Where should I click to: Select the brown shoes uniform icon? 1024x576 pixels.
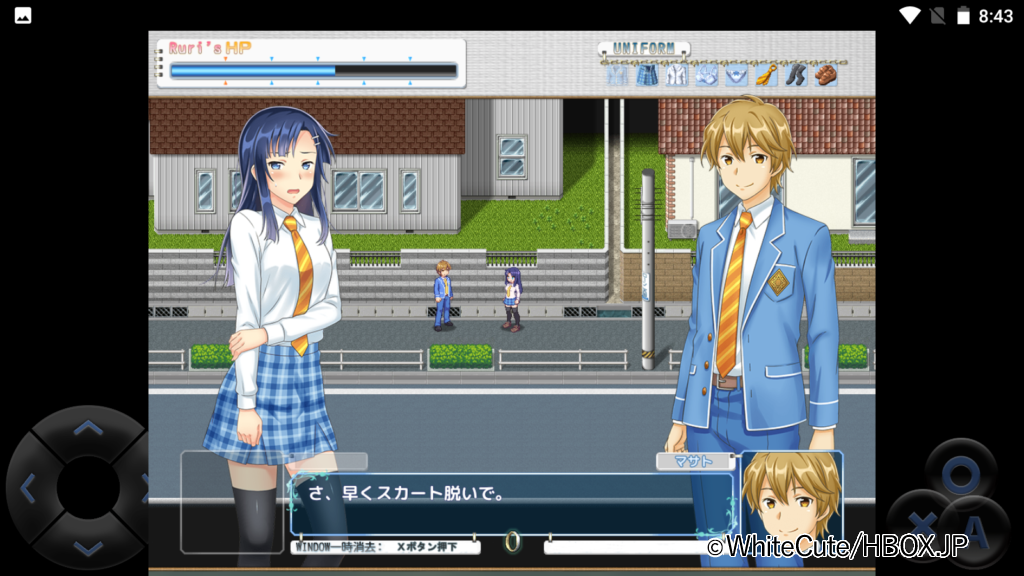[x=825, y=75]
